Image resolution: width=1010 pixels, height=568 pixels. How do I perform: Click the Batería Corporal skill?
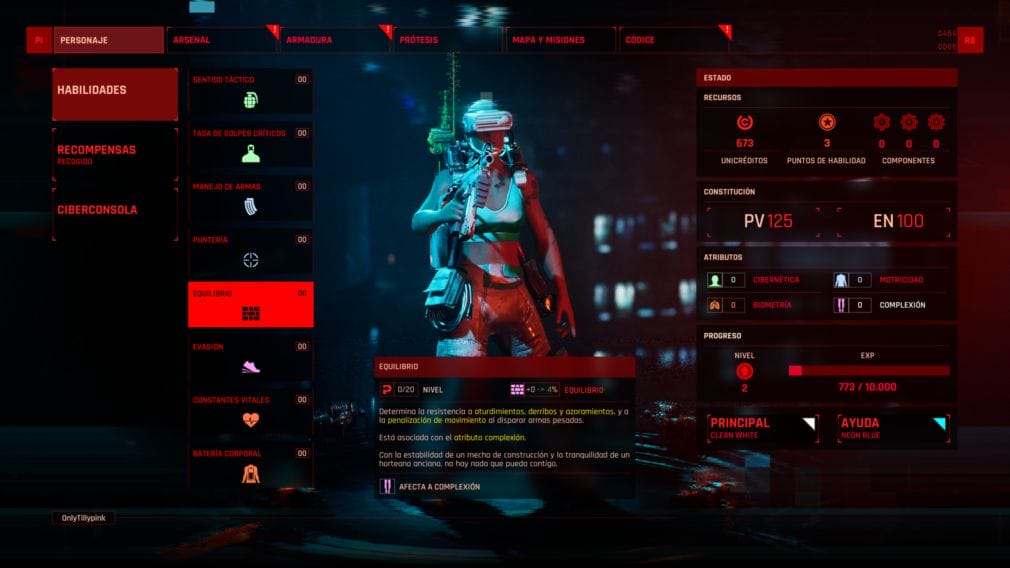click(250, 465)
